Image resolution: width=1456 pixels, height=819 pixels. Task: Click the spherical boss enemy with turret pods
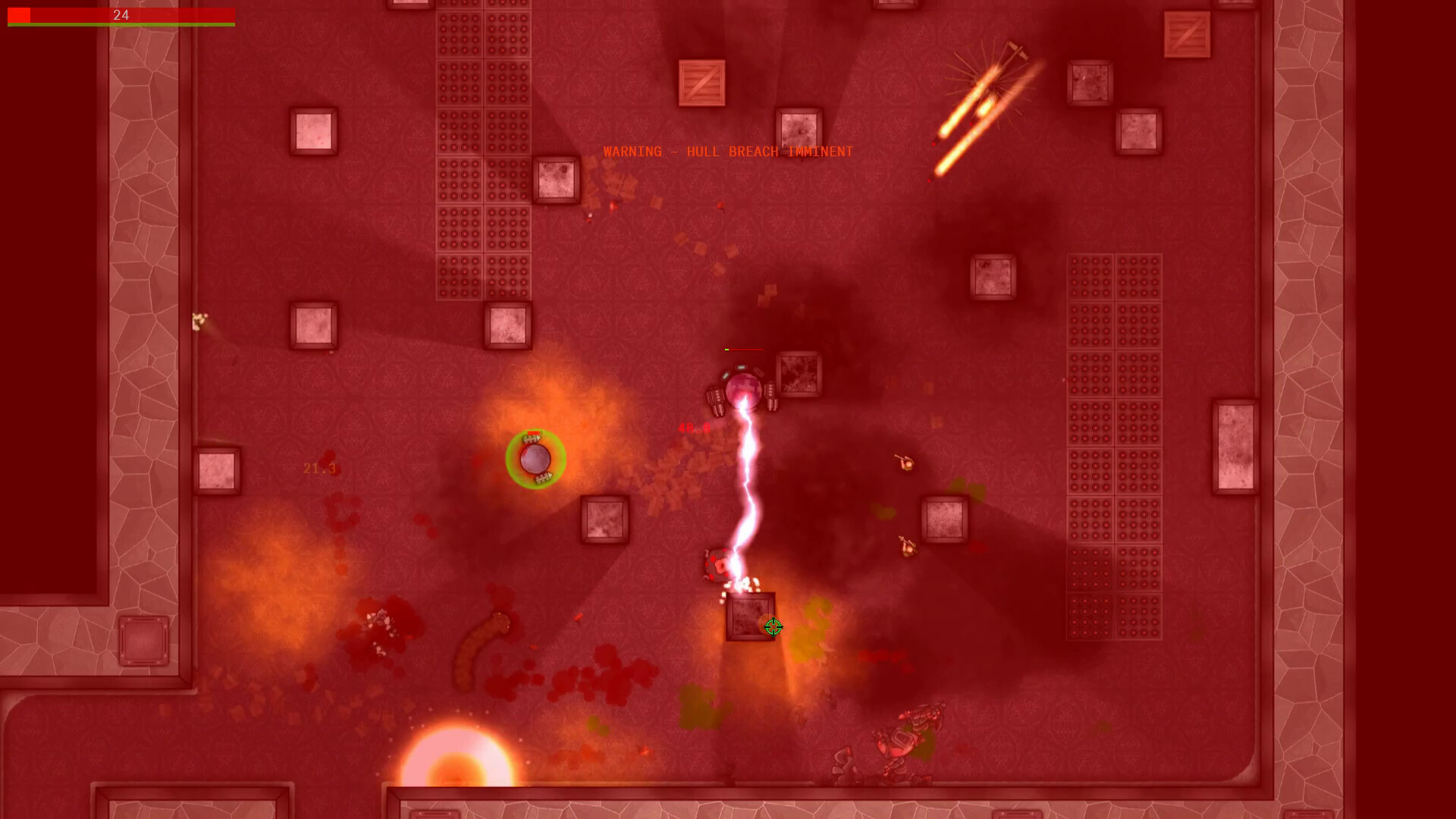[x=745, y=388]
